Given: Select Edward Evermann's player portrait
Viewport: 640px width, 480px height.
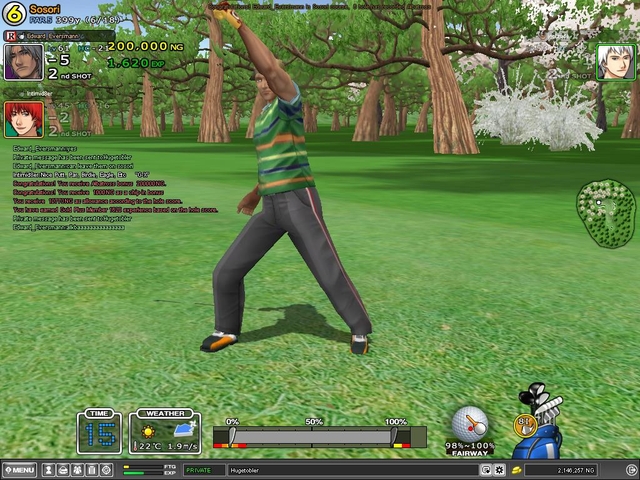Looking at the screenshot, I should click(x=23, y=62).
